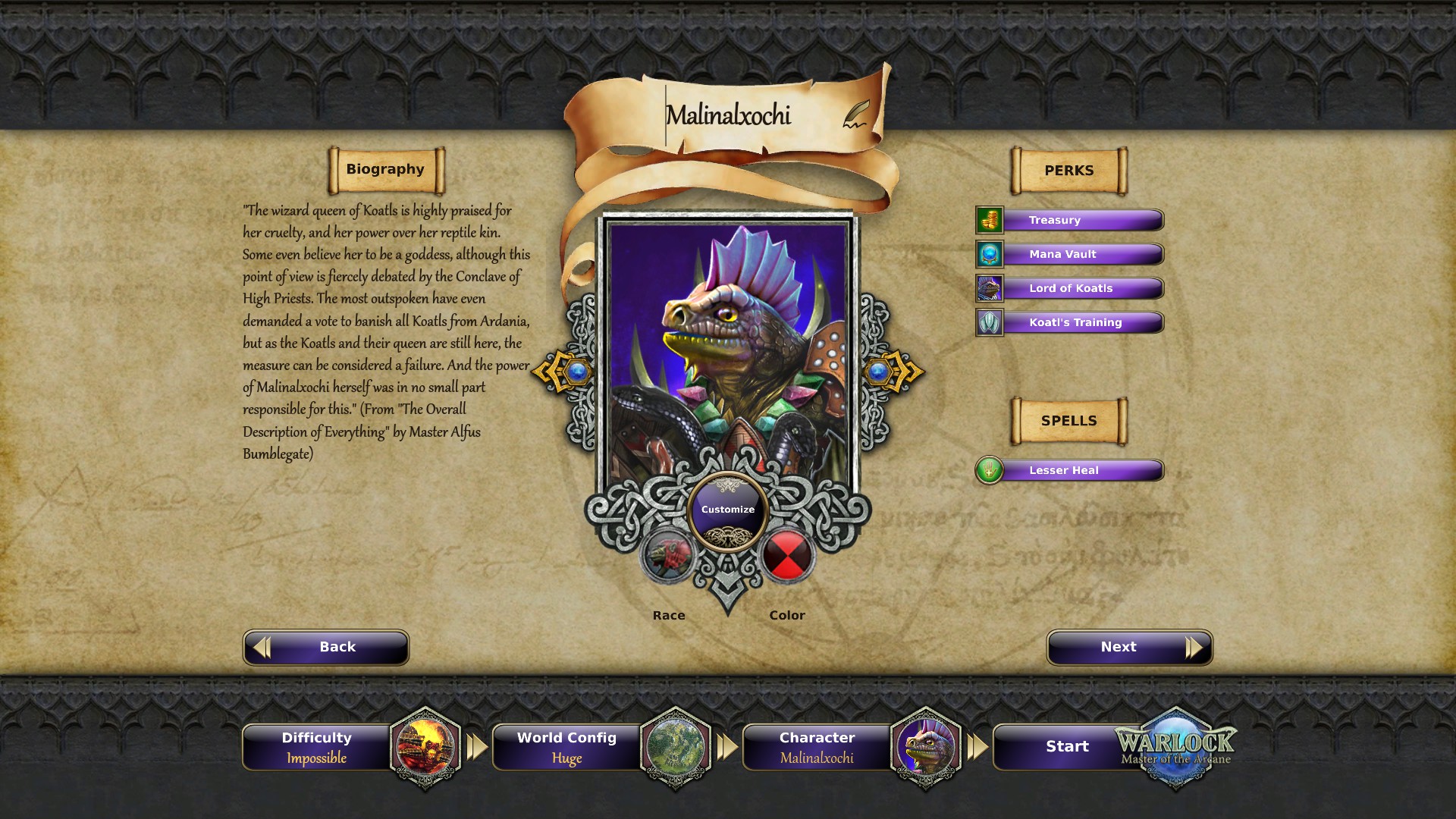Image resolution: width=1456 pixels, height=819 pixels.
Task: Click the quill rename icon
Action: (x=856, y=115)
